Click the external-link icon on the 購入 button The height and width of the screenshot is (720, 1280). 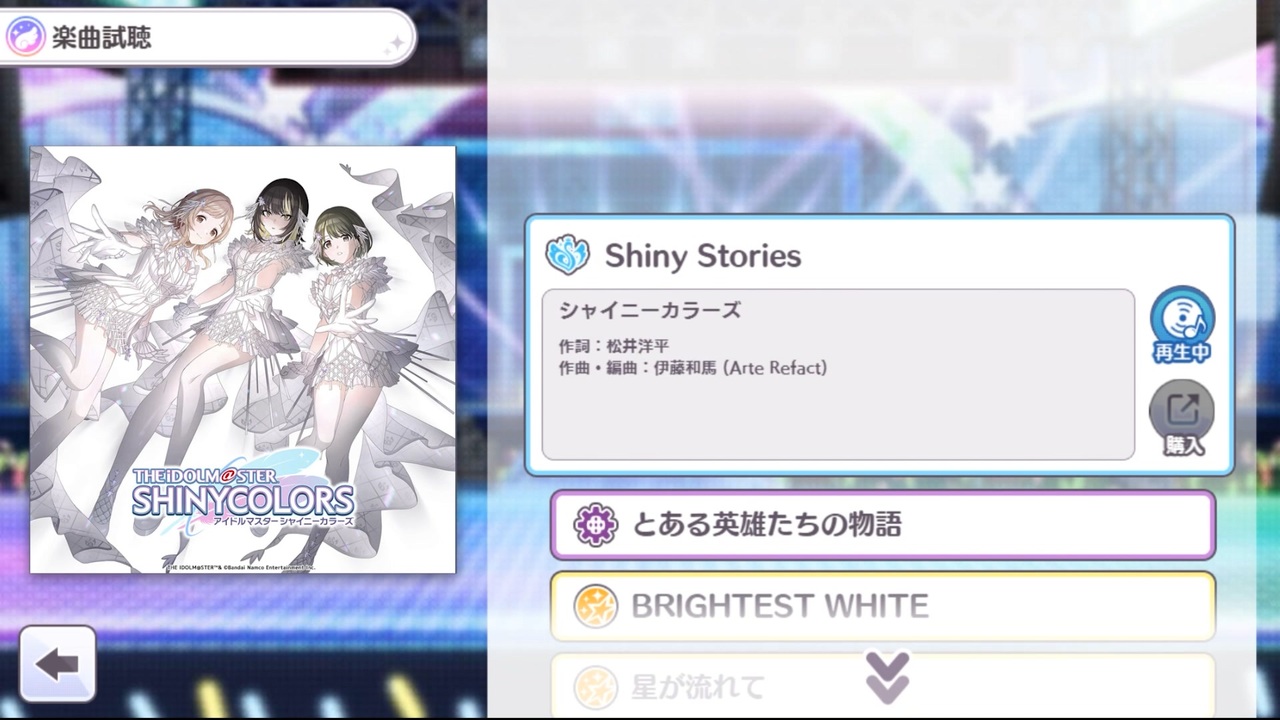(x=1182, y=408)
